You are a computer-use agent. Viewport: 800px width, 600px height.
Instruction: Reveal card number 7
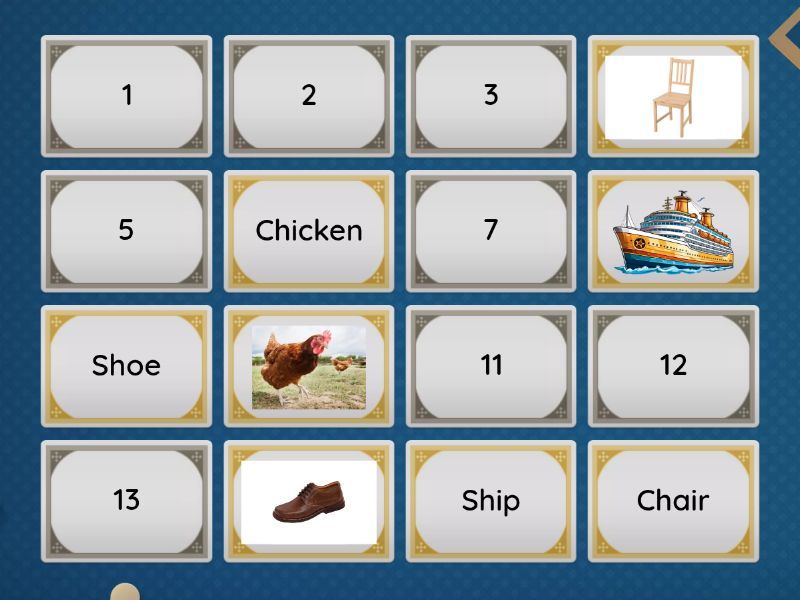(491, 231)
